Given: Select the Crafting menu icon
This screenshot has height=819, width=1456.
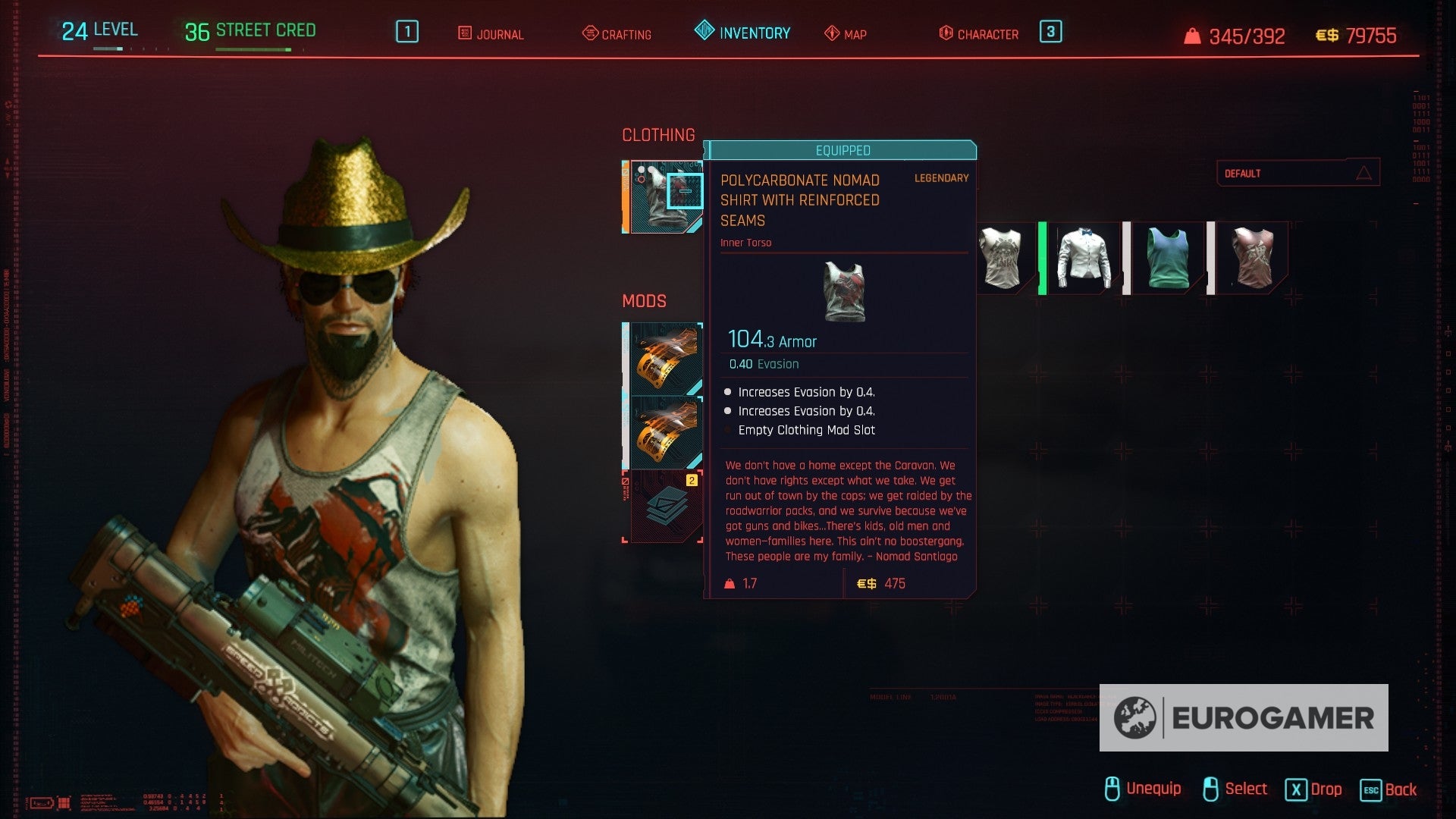Looking at the screenshot, I should pyautogui.click(x=616, y=34).
